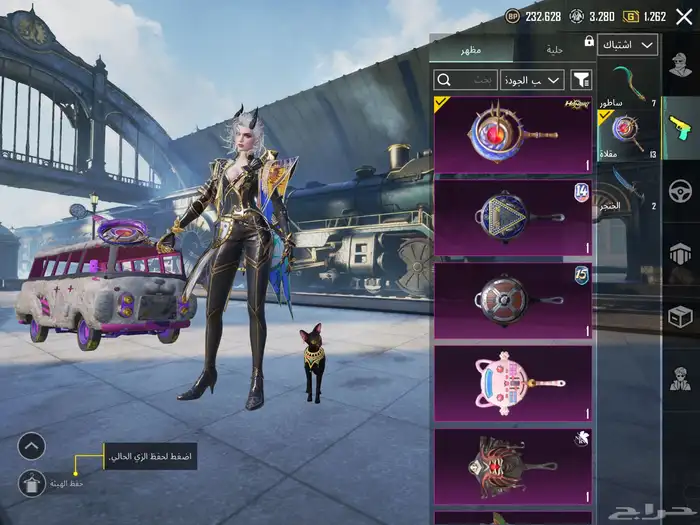Choose the dark demon mask pan skin
Screen dimensions: 700x525
tap(512, 465)
